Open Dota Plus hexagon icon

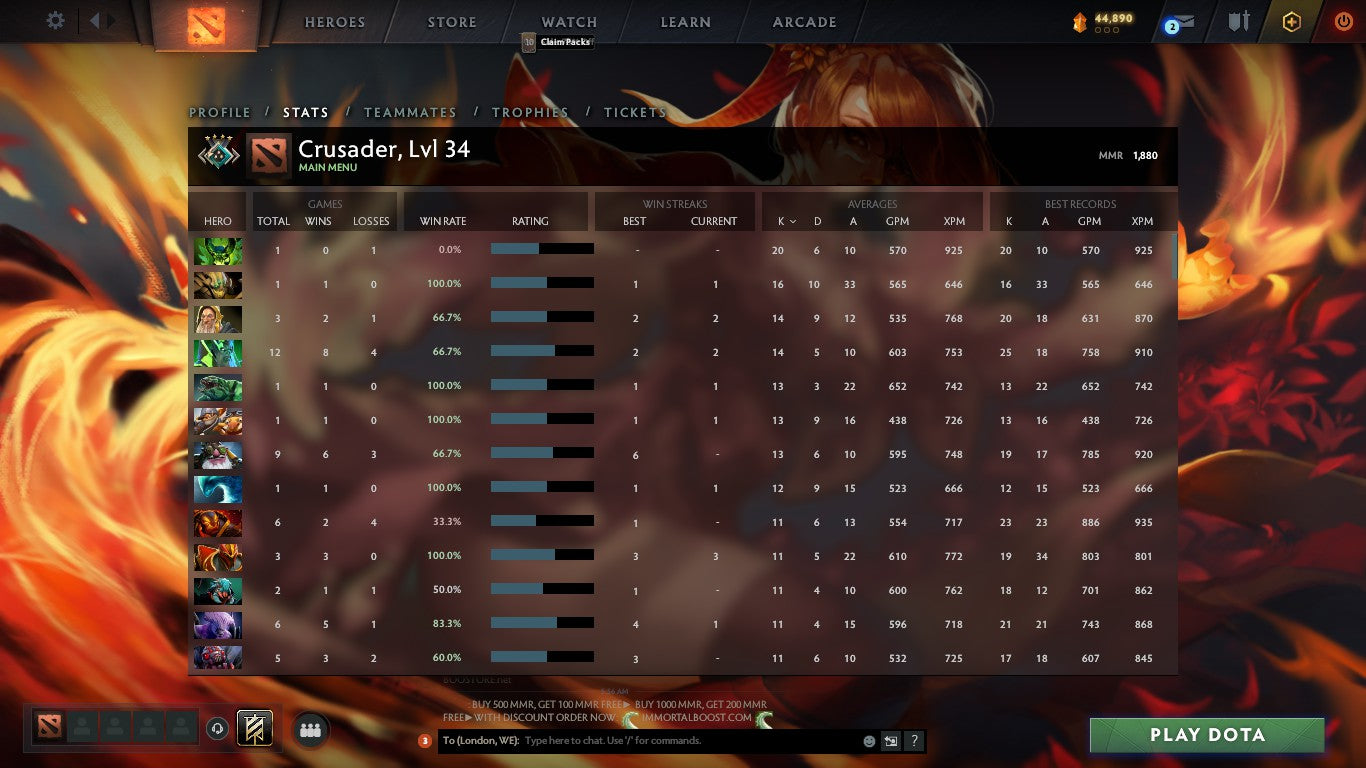pos(1292,21)
